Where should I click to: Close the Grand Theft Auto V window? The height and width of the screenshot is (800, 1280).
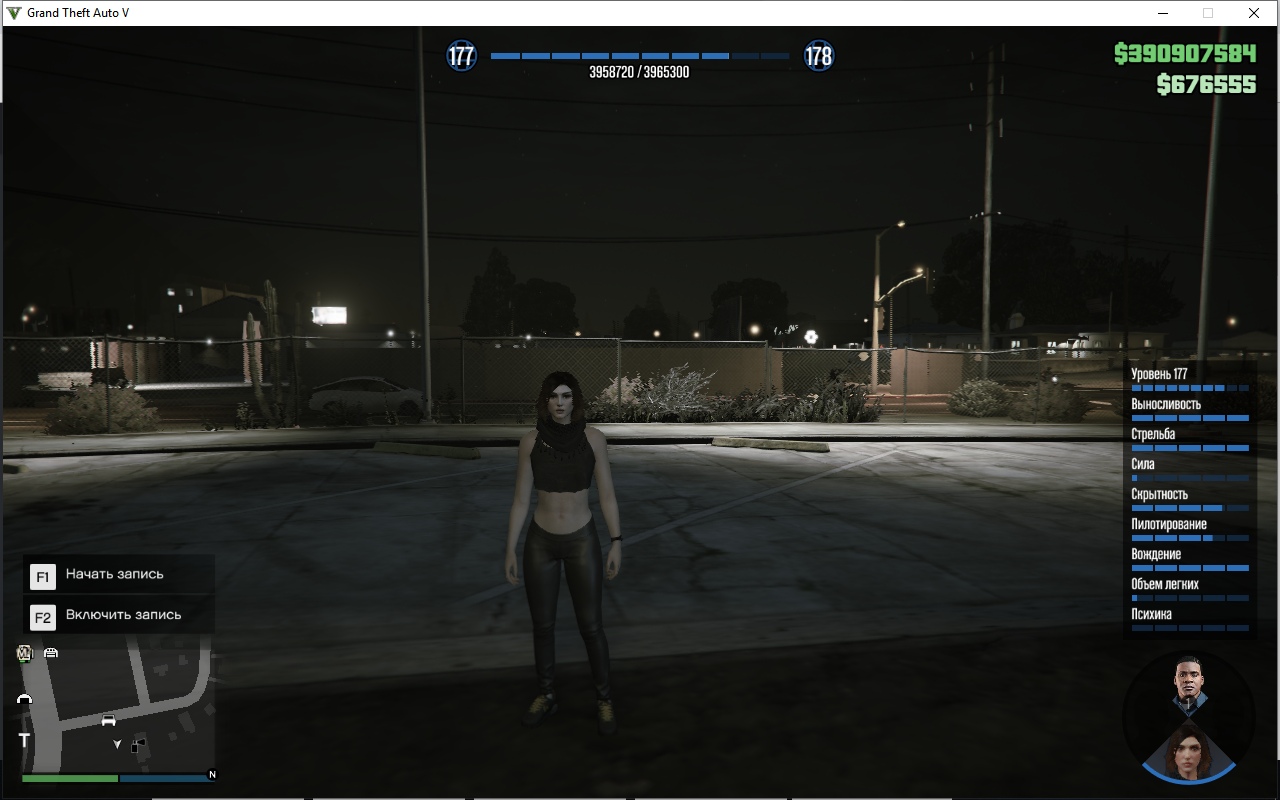tap(1253, 13)
